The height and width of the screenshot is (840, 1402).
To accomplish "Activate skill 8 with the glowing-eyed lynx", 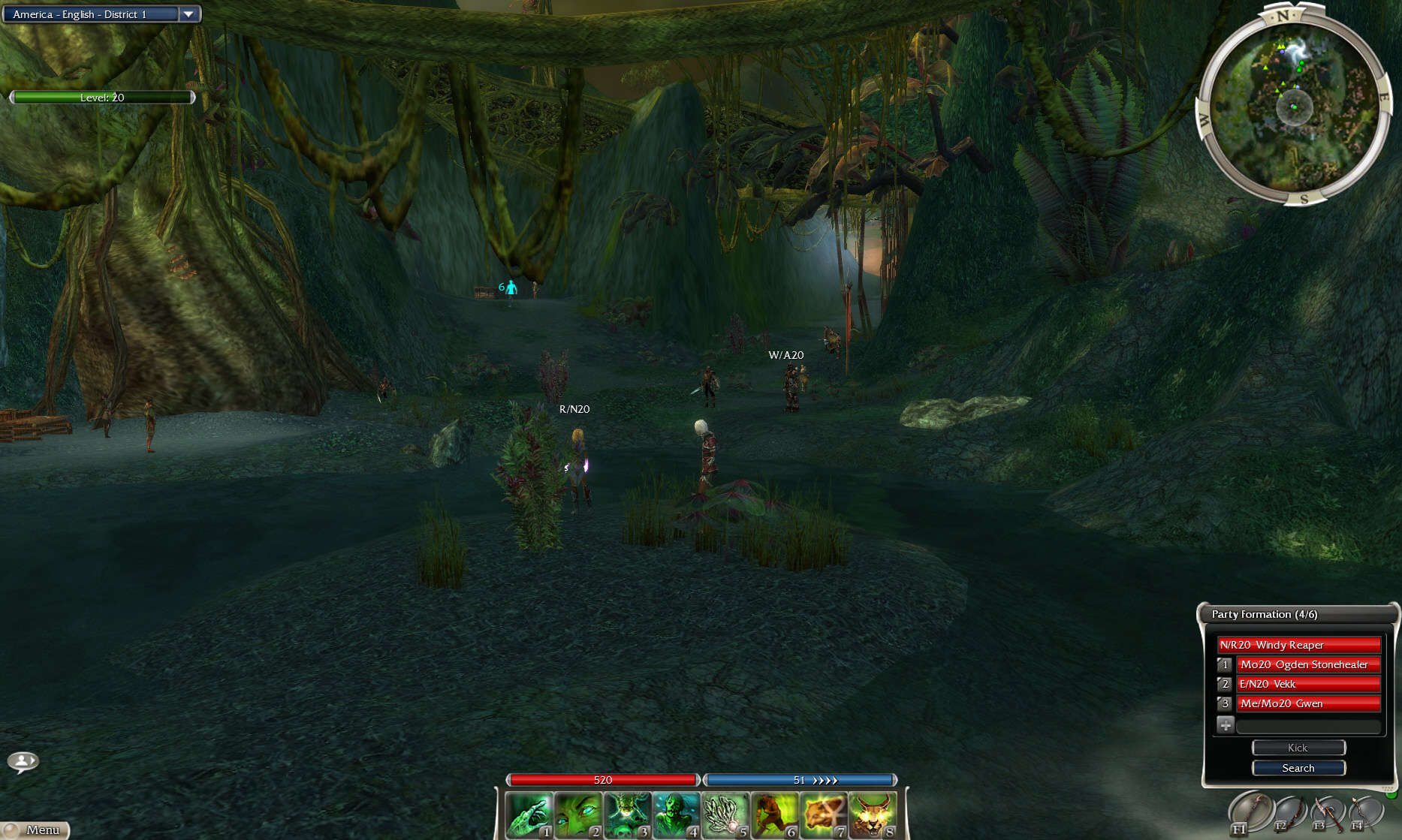I will coord(872,815).
